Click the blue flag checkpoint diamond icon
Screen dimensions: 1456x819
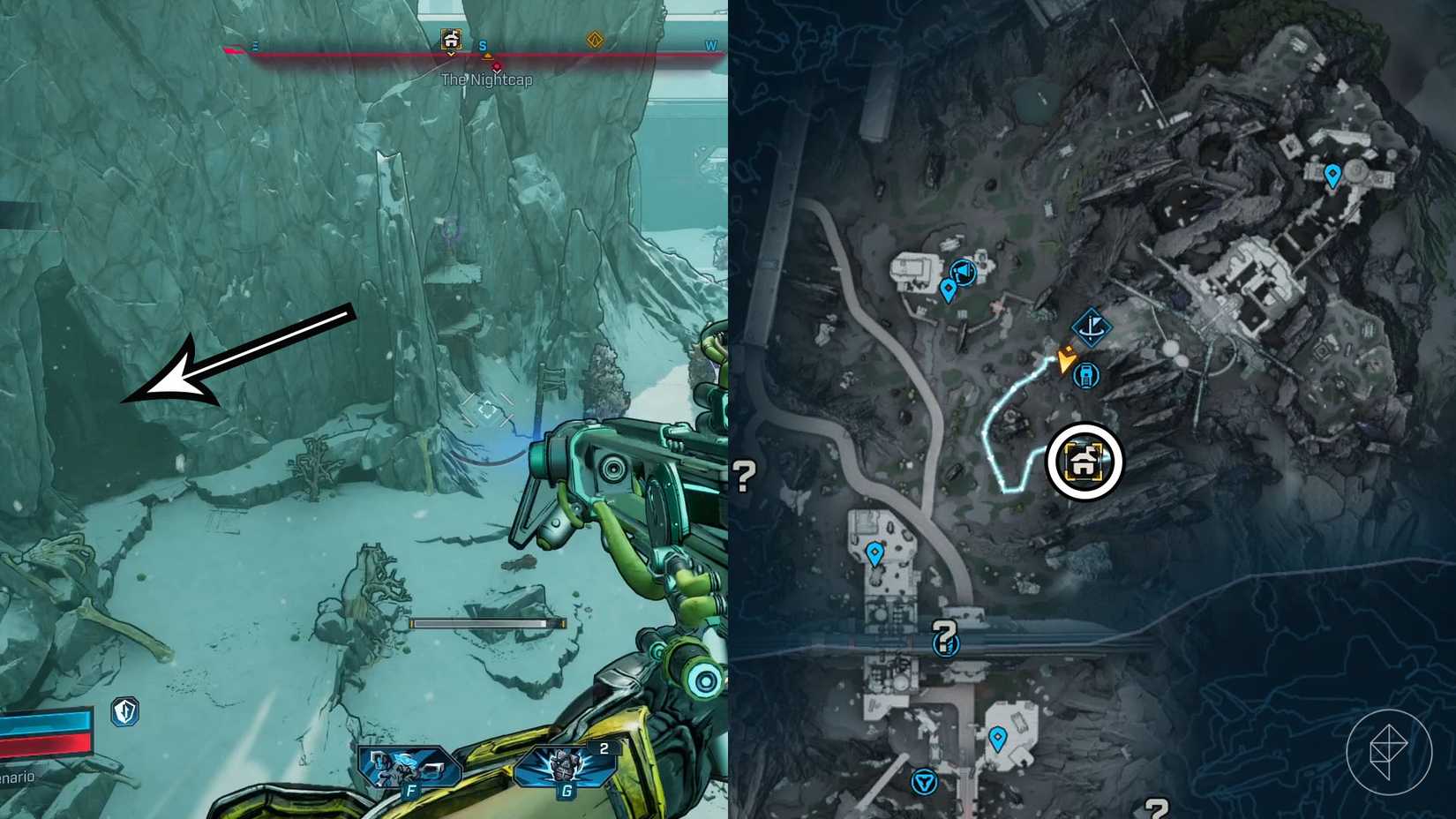1092,327
